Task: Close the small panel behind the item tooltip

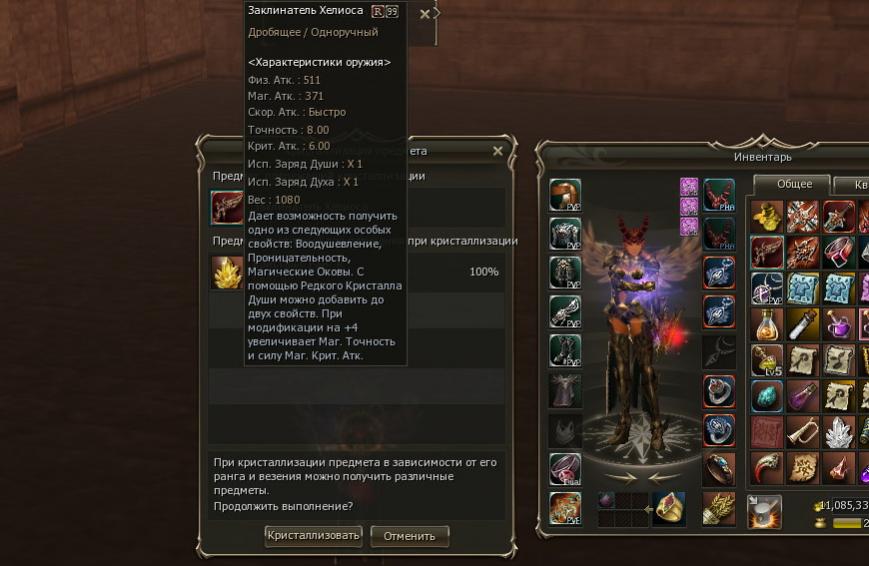Action: [x=424, y=14]
